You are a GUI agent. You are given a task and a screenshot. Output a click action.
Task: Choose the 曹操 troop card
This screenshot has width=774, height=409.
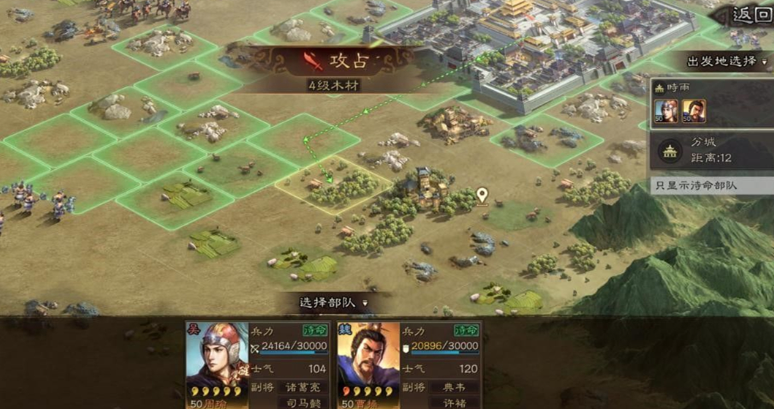point(407,365)
